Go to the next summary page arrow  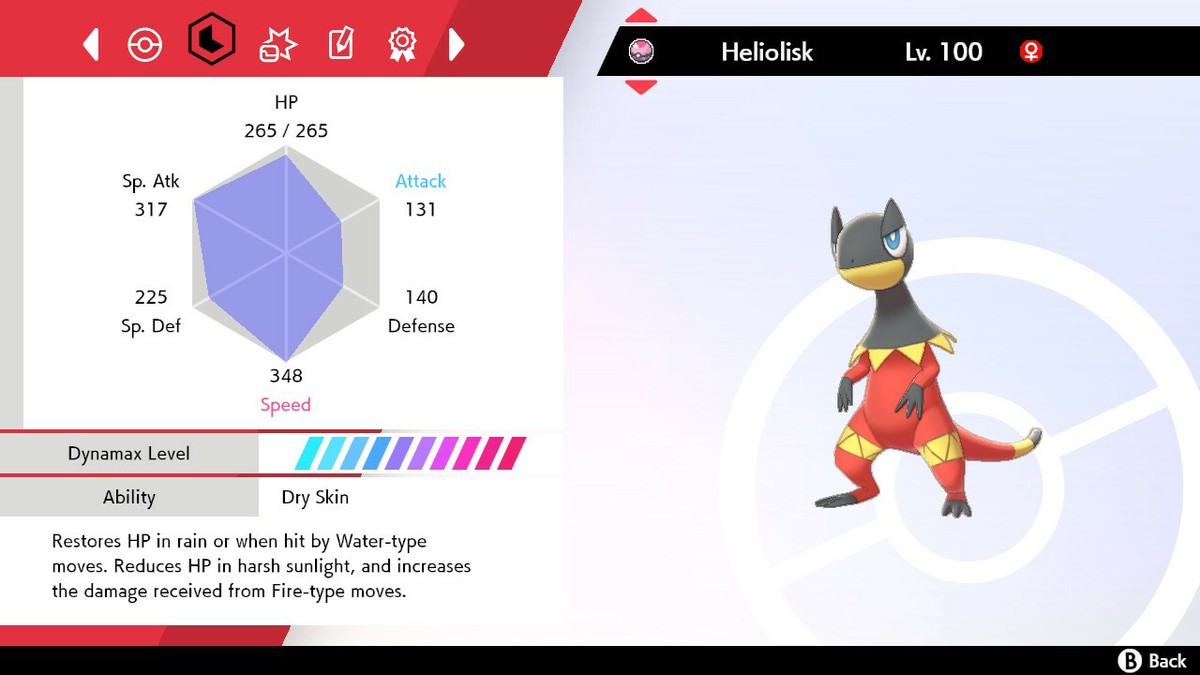coord(456,44)
